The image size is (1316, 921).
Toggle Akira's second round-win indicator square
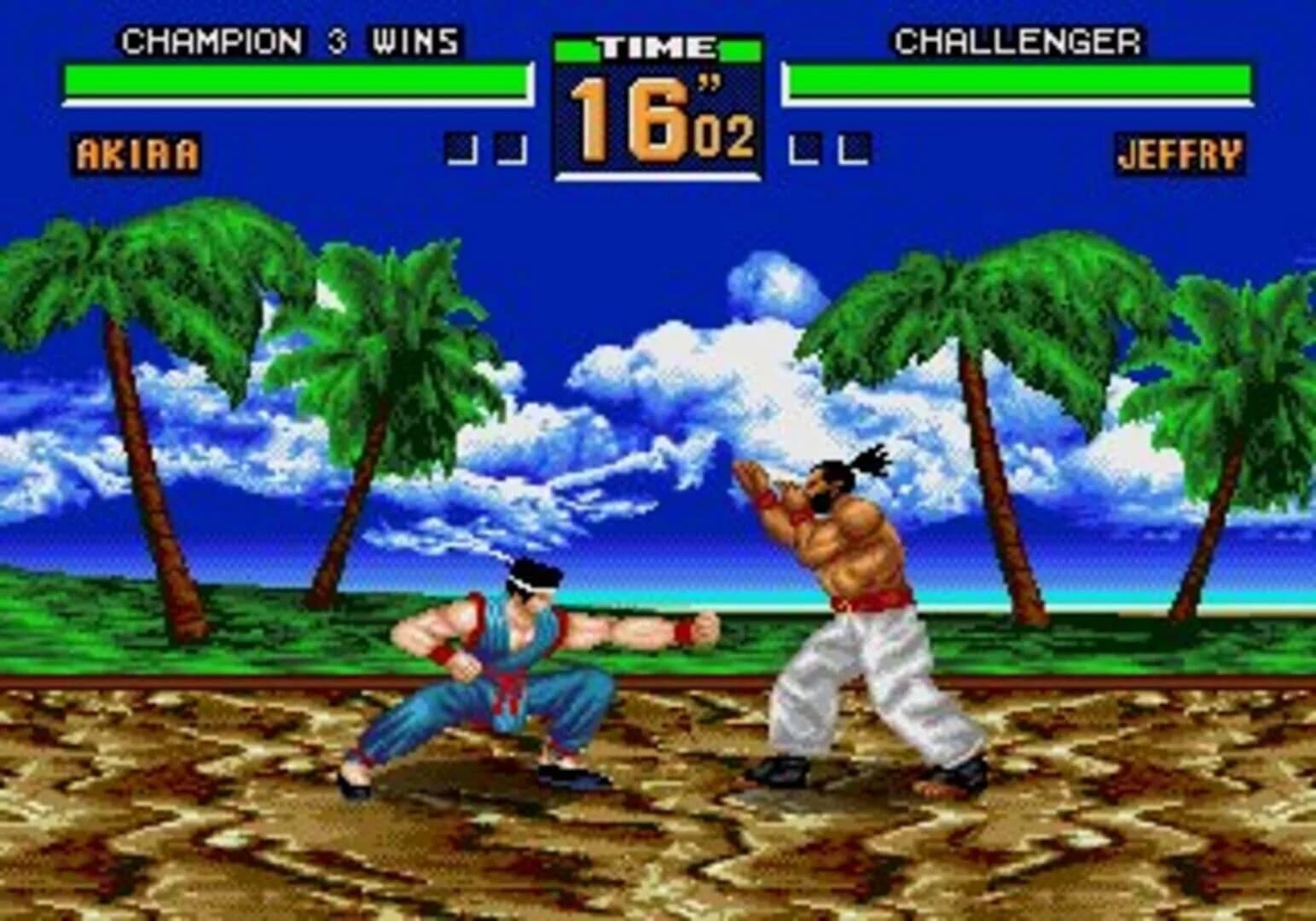(x=510, y=149)
